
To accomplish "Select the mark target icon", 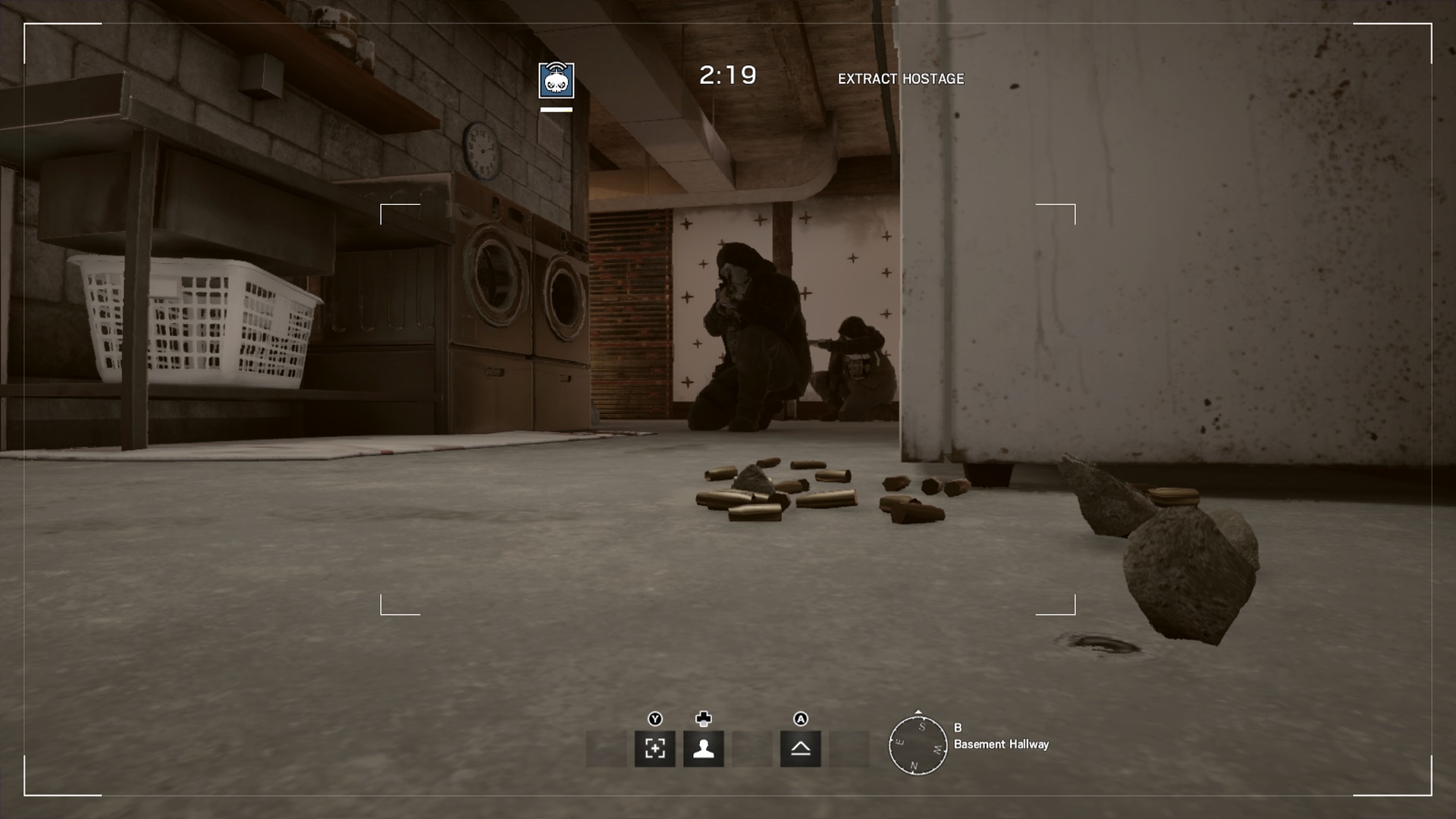I will tap(657, 750).
